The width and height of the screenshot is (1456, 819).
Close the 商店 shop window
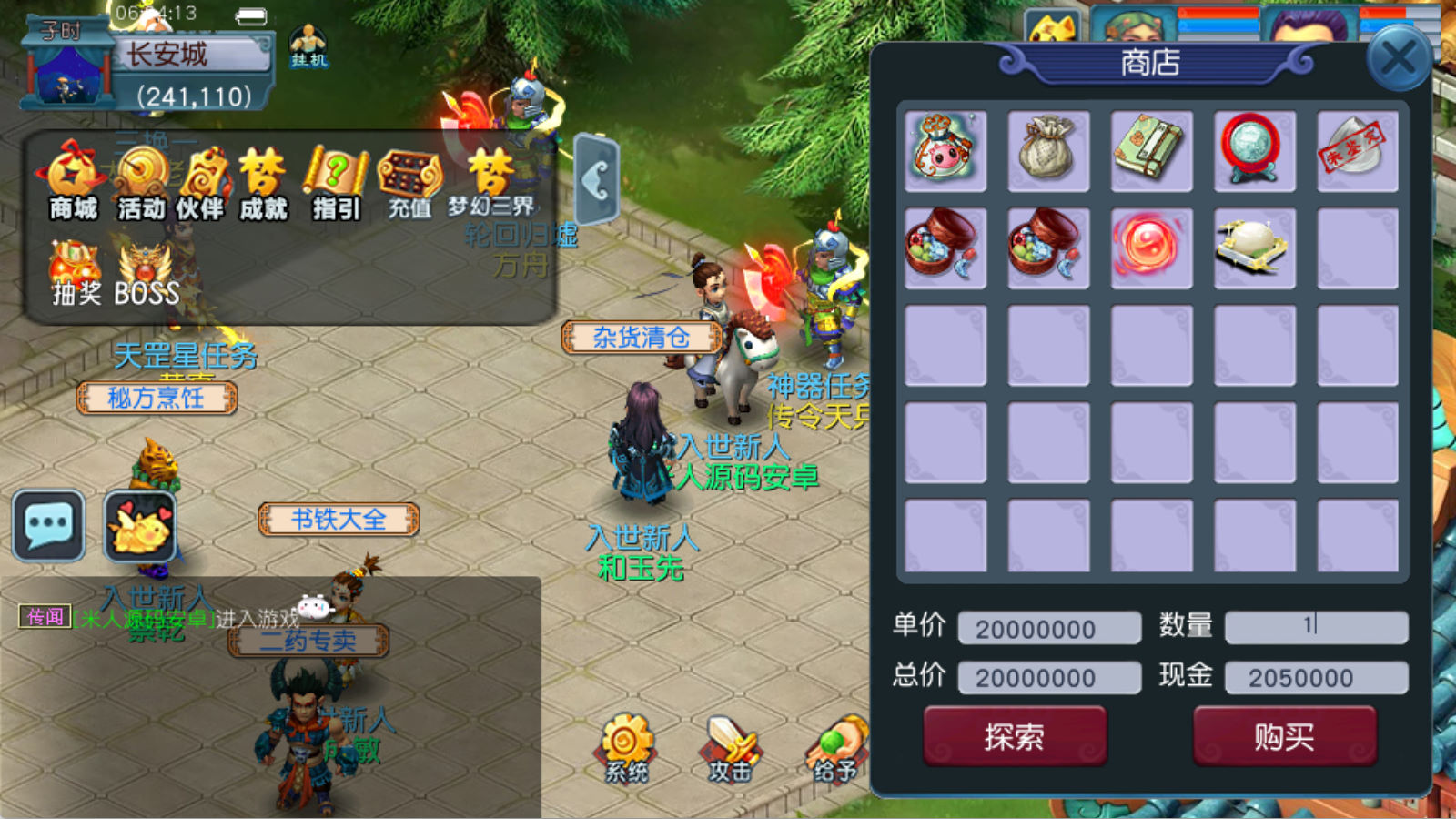[1398, 59]
